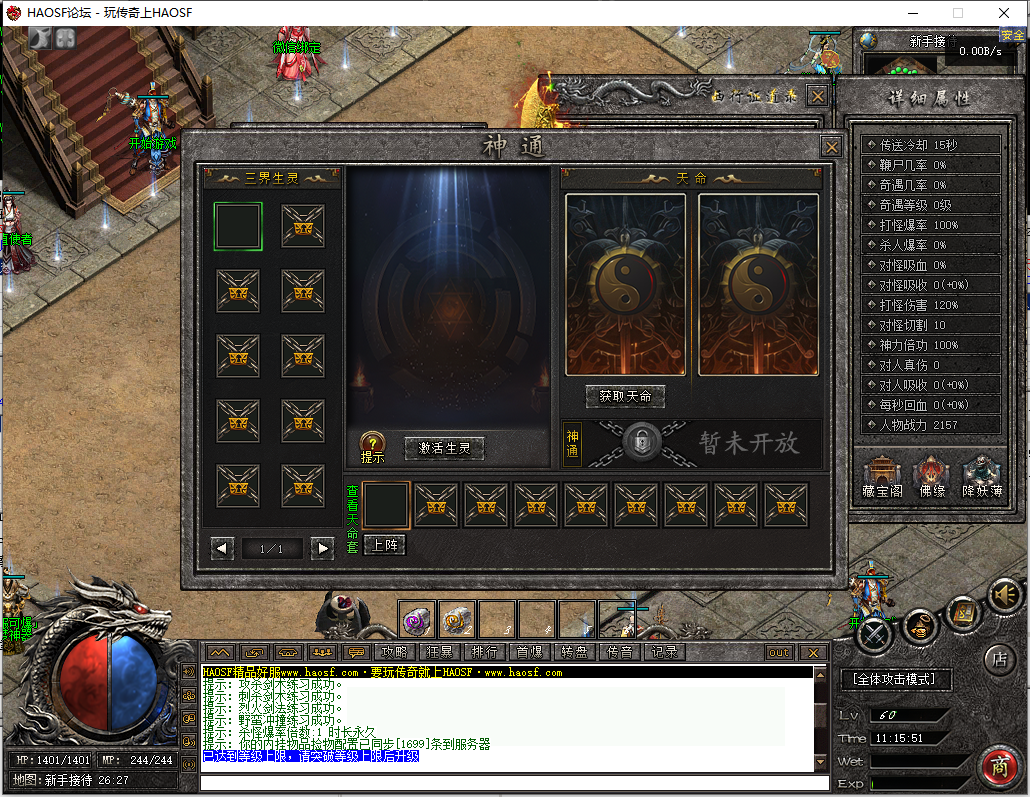Click the 激活生灵 button
The image size is (1030, 797).
tap(444, 449)
